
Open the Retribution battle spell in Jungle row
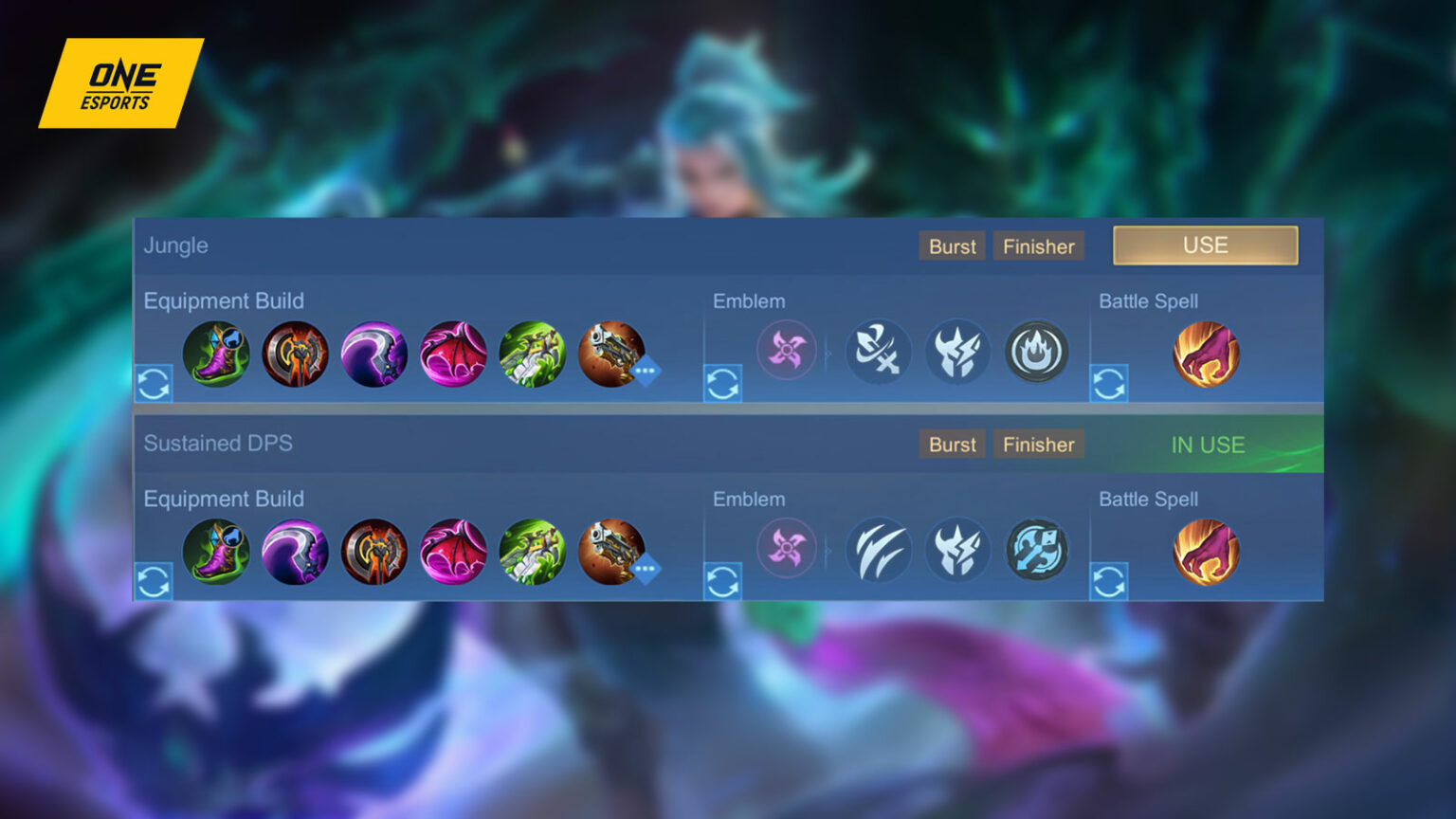click(1208, 353)
